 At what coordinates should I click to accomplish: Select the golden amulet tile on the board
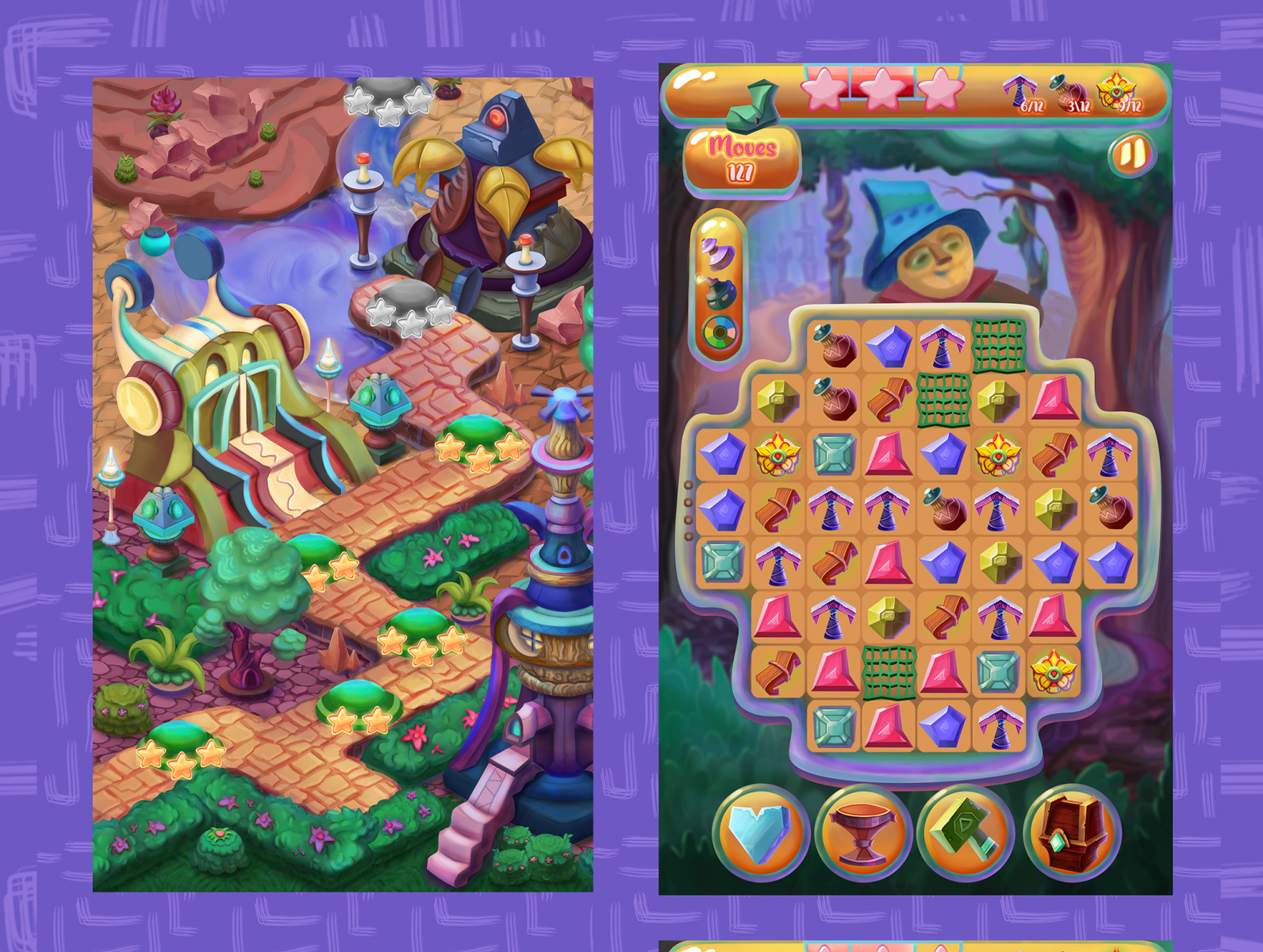tap(776, 456)
